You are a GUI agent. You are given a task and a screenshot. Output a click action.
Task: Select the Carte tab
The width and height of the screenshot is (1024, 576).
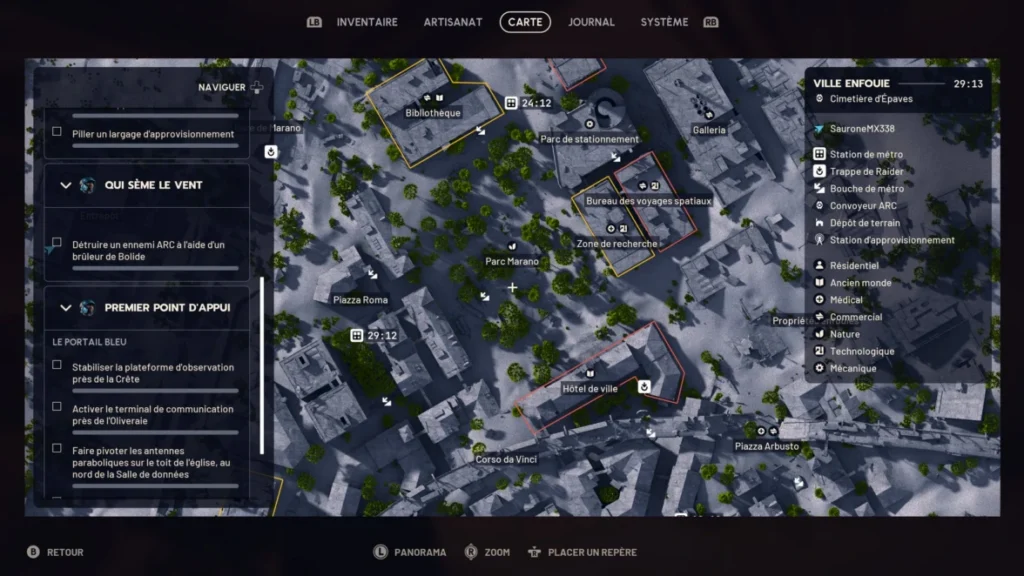click(525, 22)
